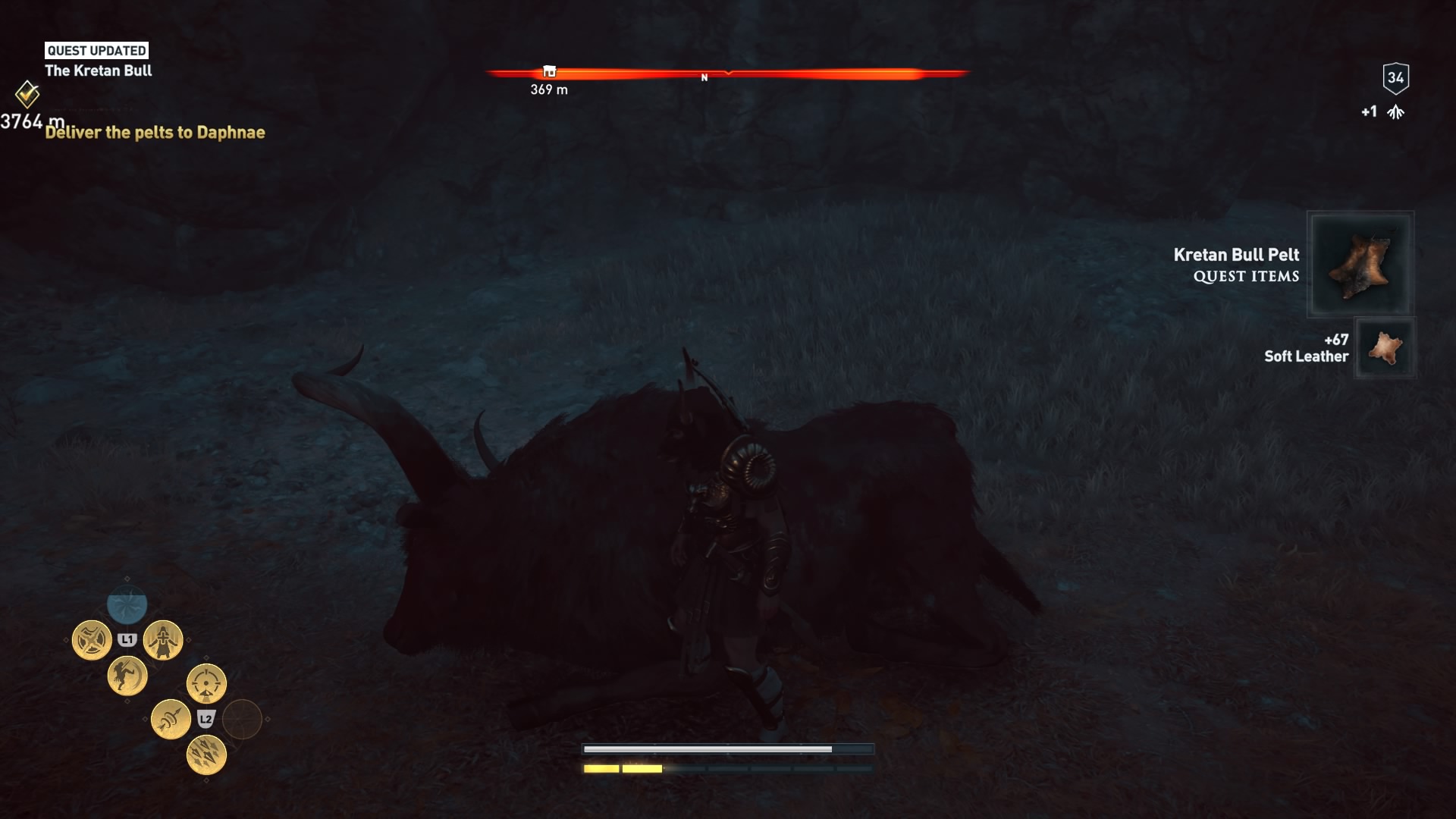Select 'The Kretan Bull' quest title
Viewport: 1456px width, 819px height.
98,71
